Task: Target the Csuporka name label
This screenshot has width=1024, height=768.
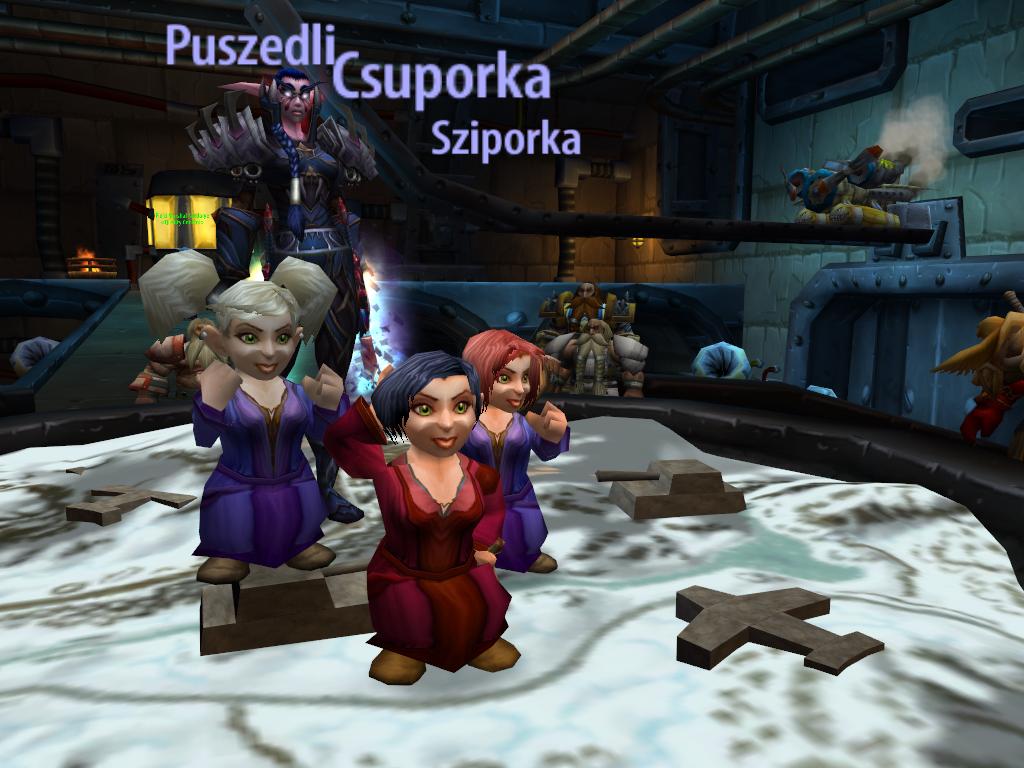Action: (x=442, y=78)
